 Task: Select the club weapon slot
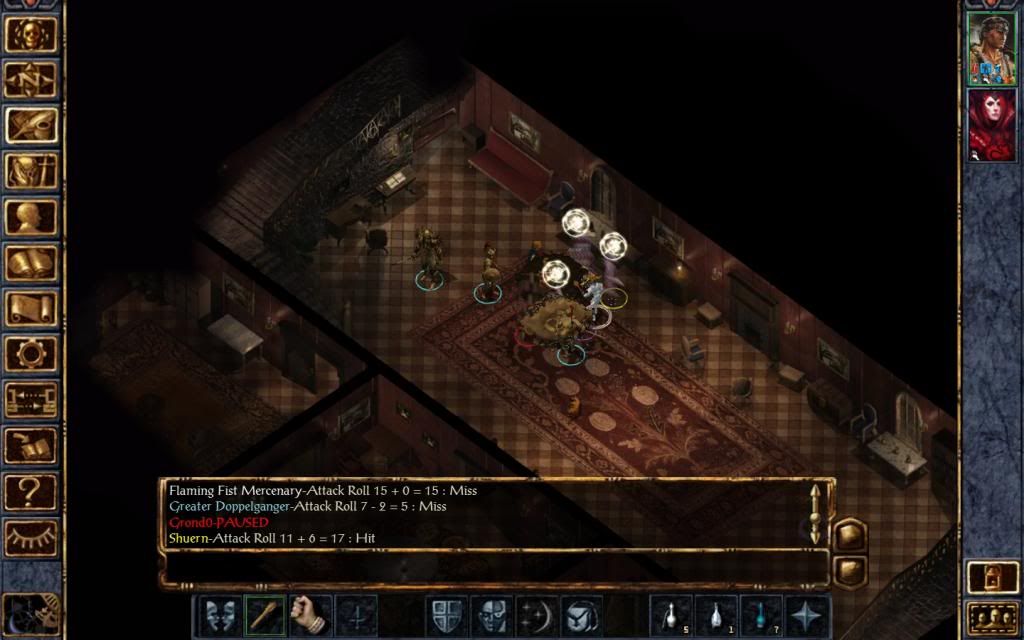(265, 615)
